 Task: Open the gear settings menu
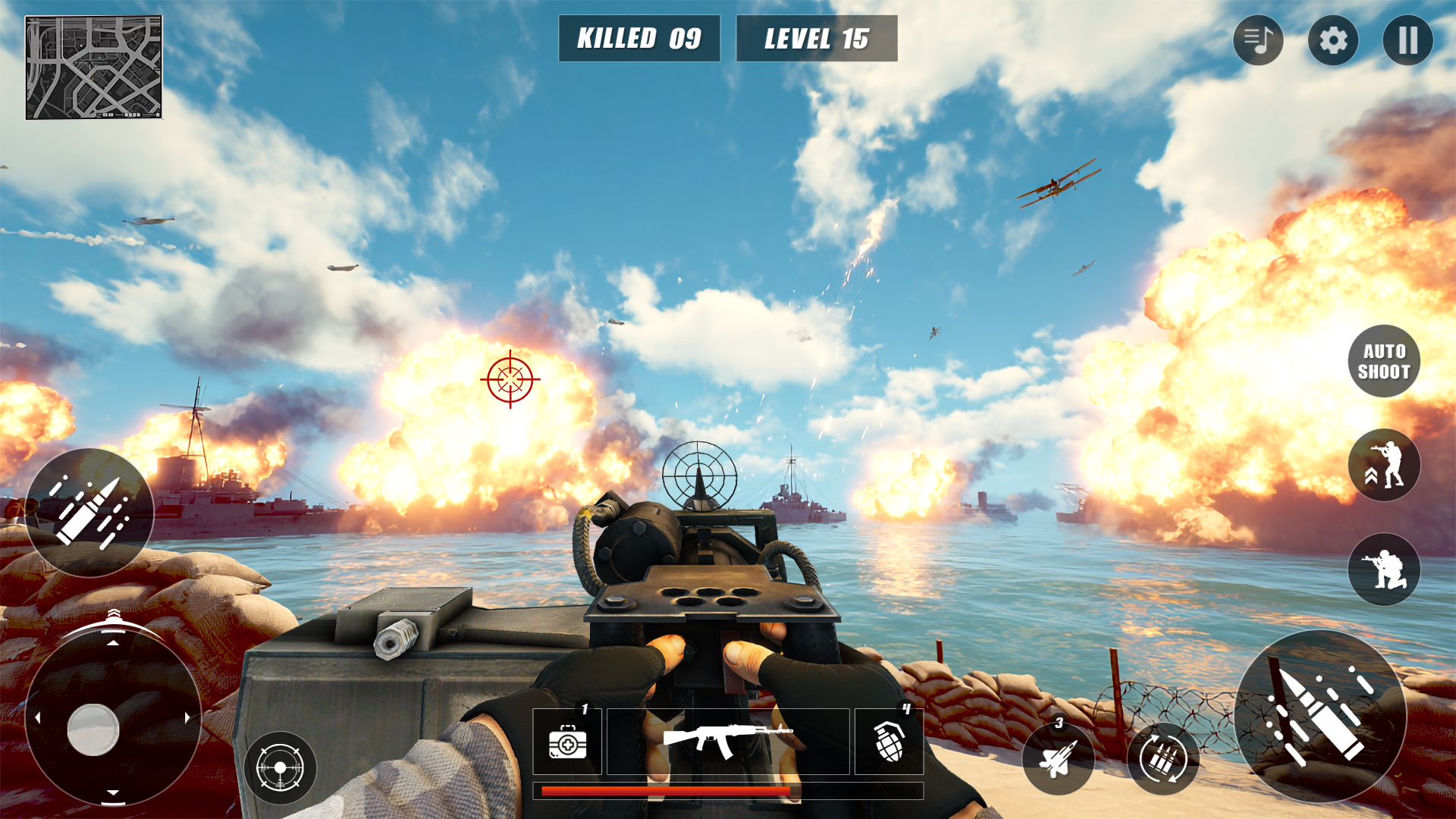tap(1333, 40)
